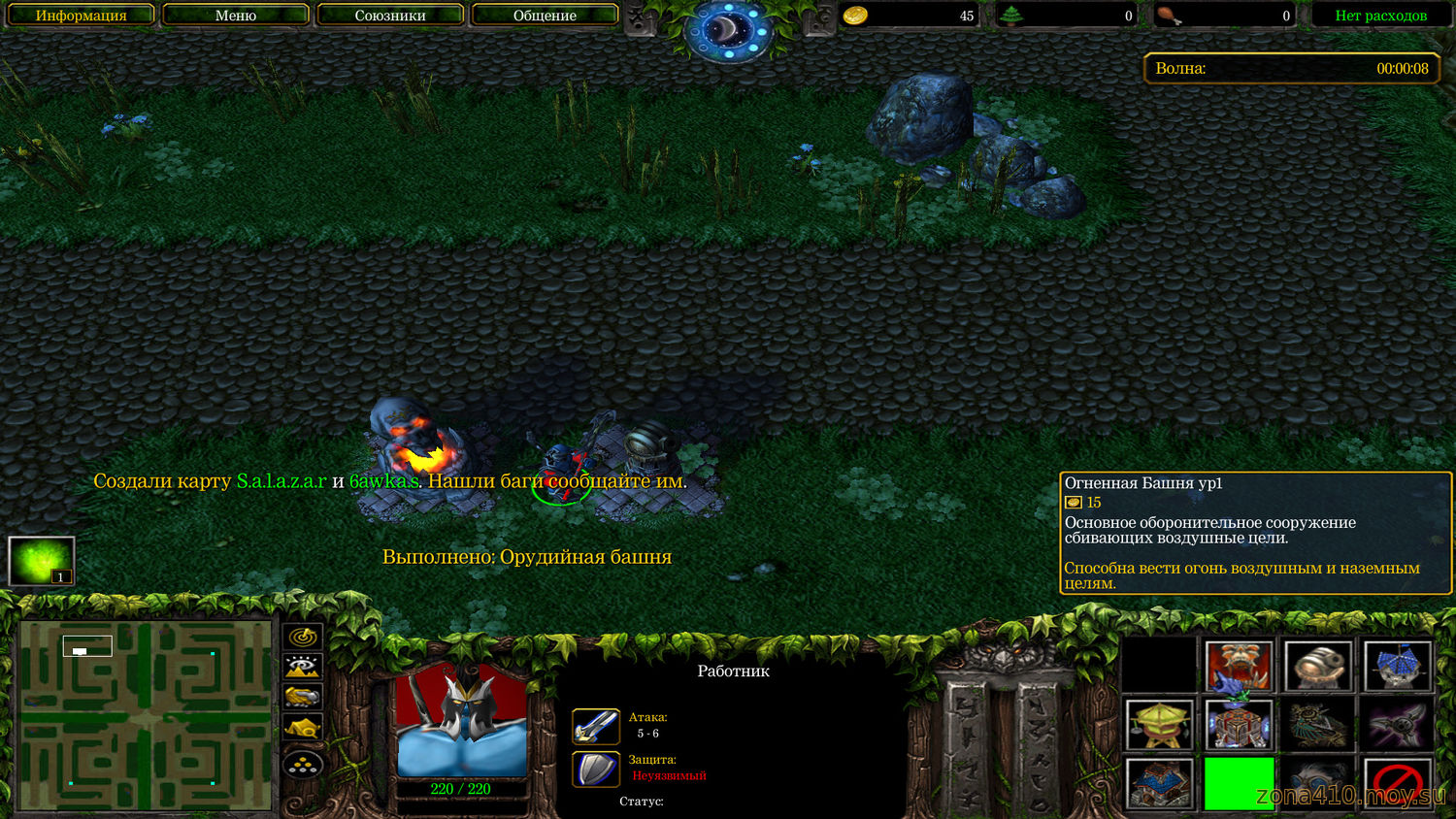Build the fire tower with orc face icon
Image resolution: width=1456 pixels, height=819 pixels.
1239,666
